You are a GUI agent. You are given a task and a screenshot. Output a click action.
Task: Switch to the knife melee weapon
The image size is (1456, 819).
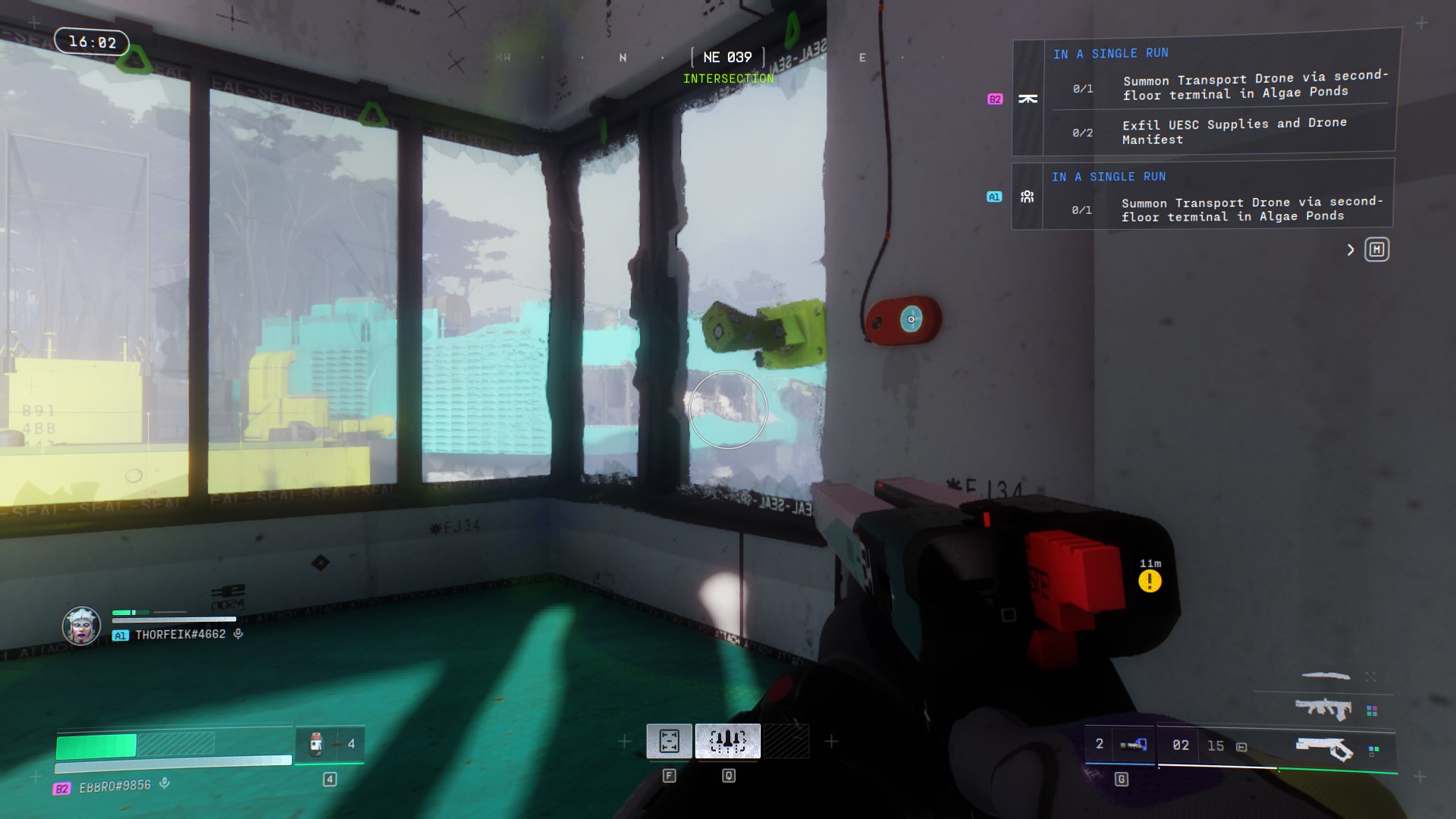[x=1326, y=675]
